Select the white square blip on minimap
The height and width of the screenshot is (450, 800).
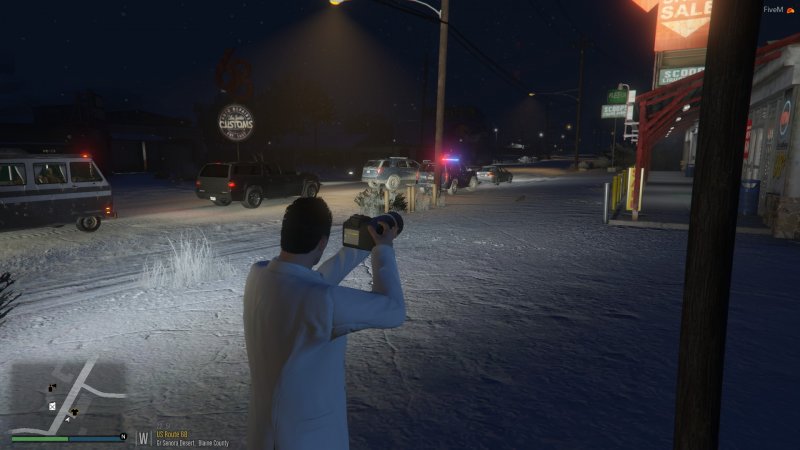(x=52, y=406)
